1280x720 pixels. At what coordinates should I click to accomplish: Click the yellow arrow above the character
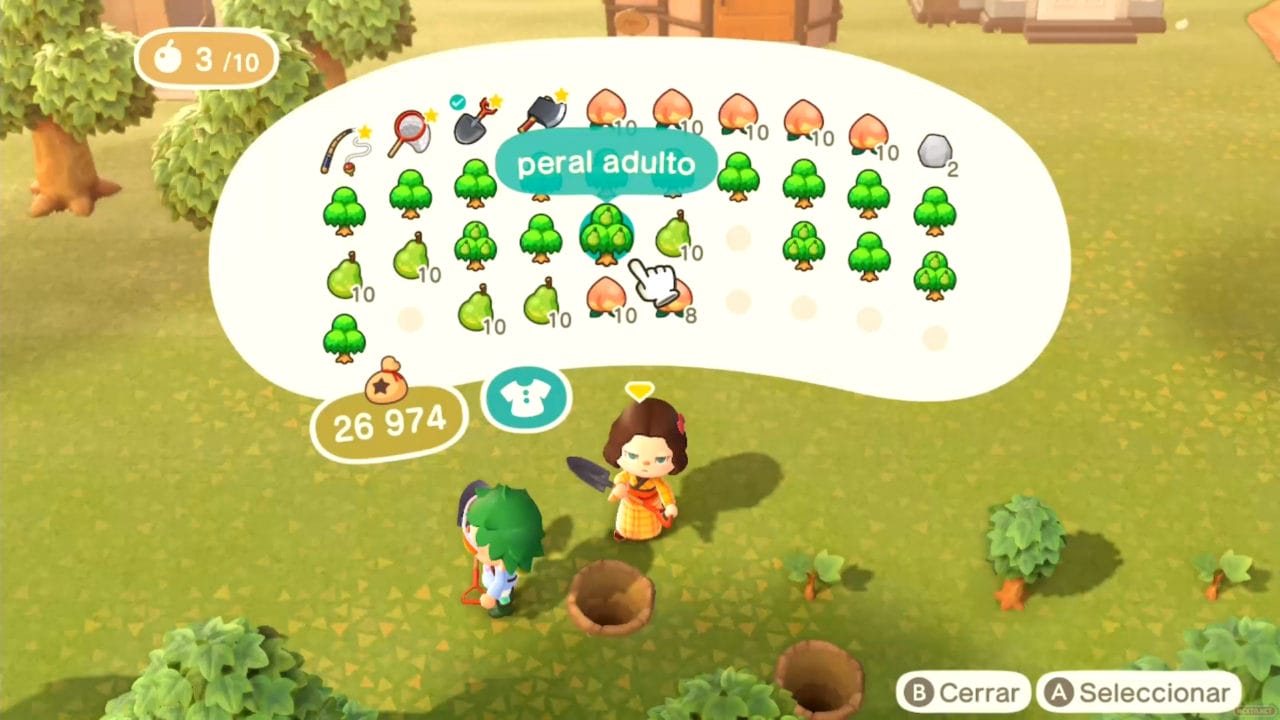point(640,392)
